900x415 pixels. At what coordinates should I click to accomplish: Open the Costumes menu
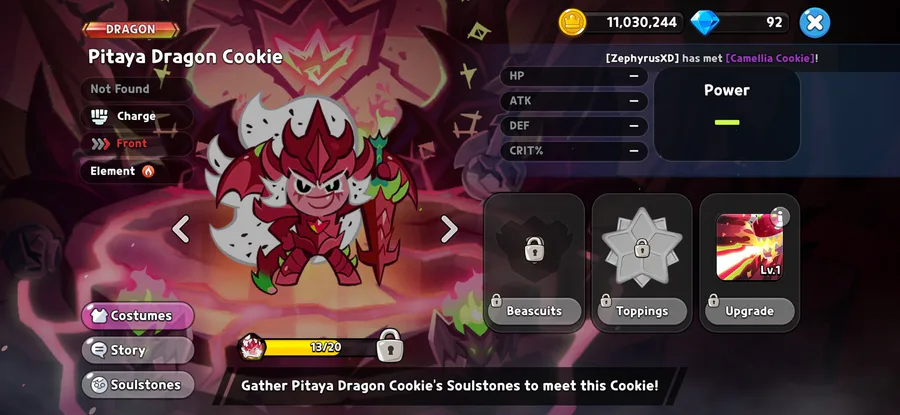click(138, 316)
